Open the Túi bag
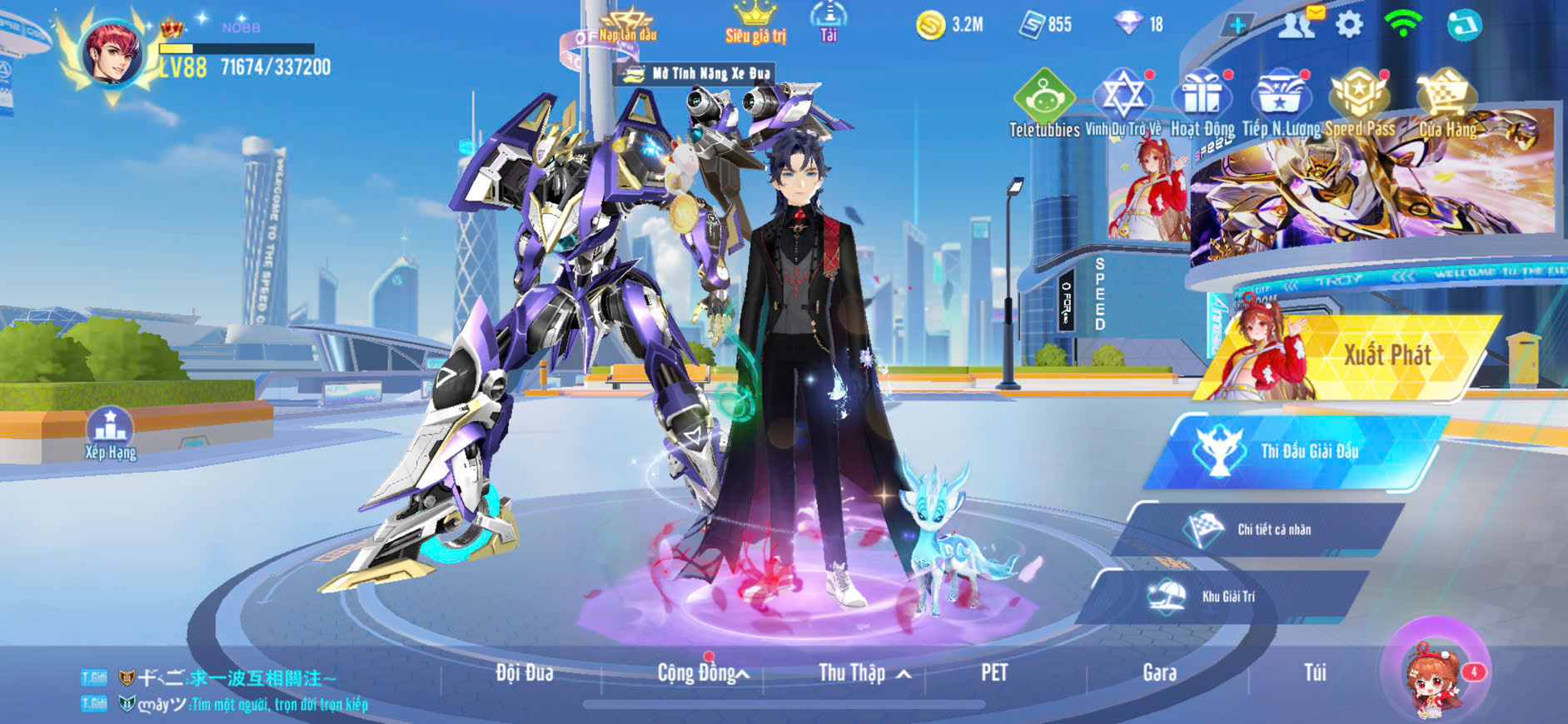This screenshot has height=724, width=1568. [x=1315, y=672]
